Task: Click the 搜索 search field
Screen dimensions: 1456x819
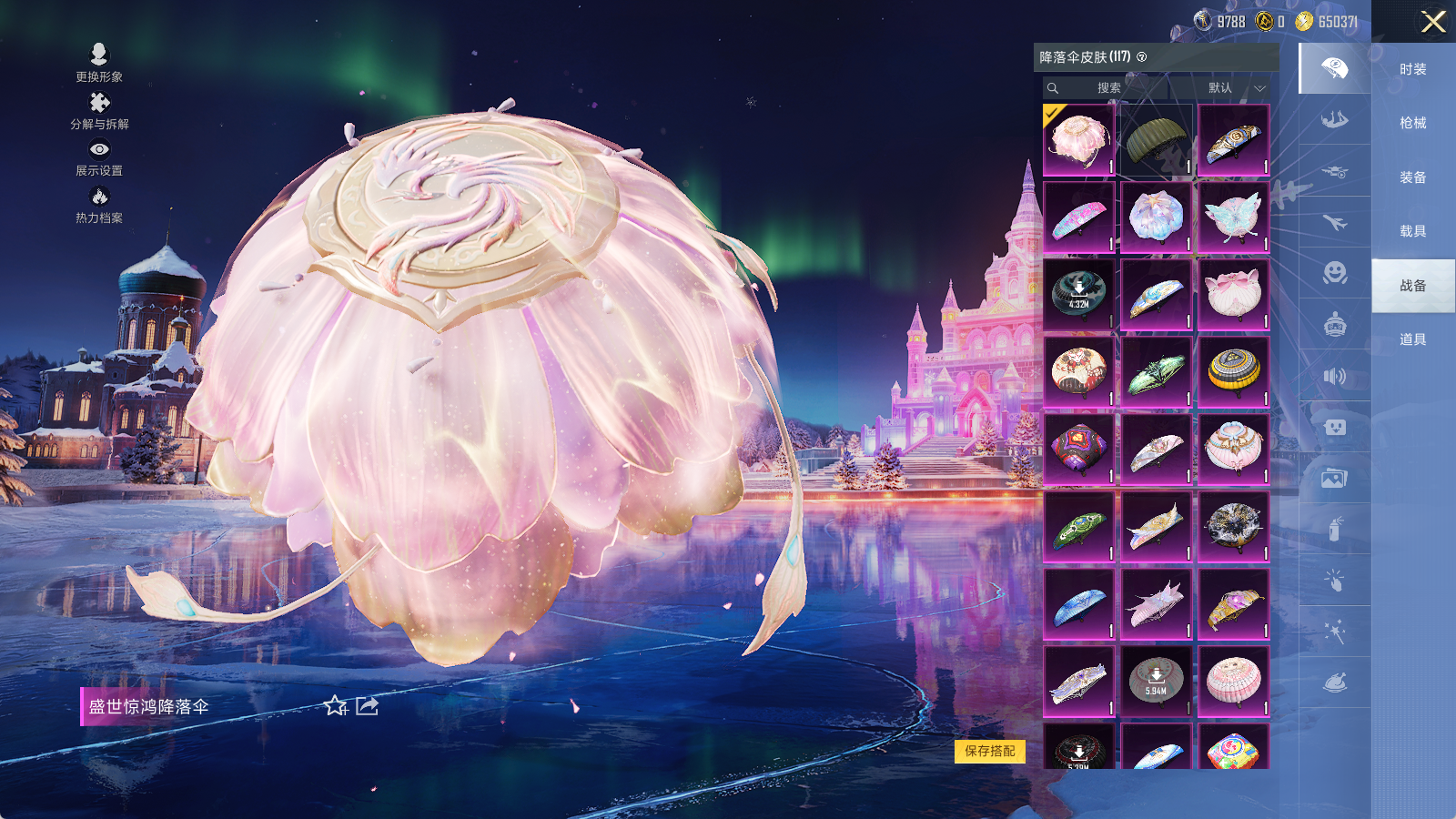Action: click(x=1107, y=88)
